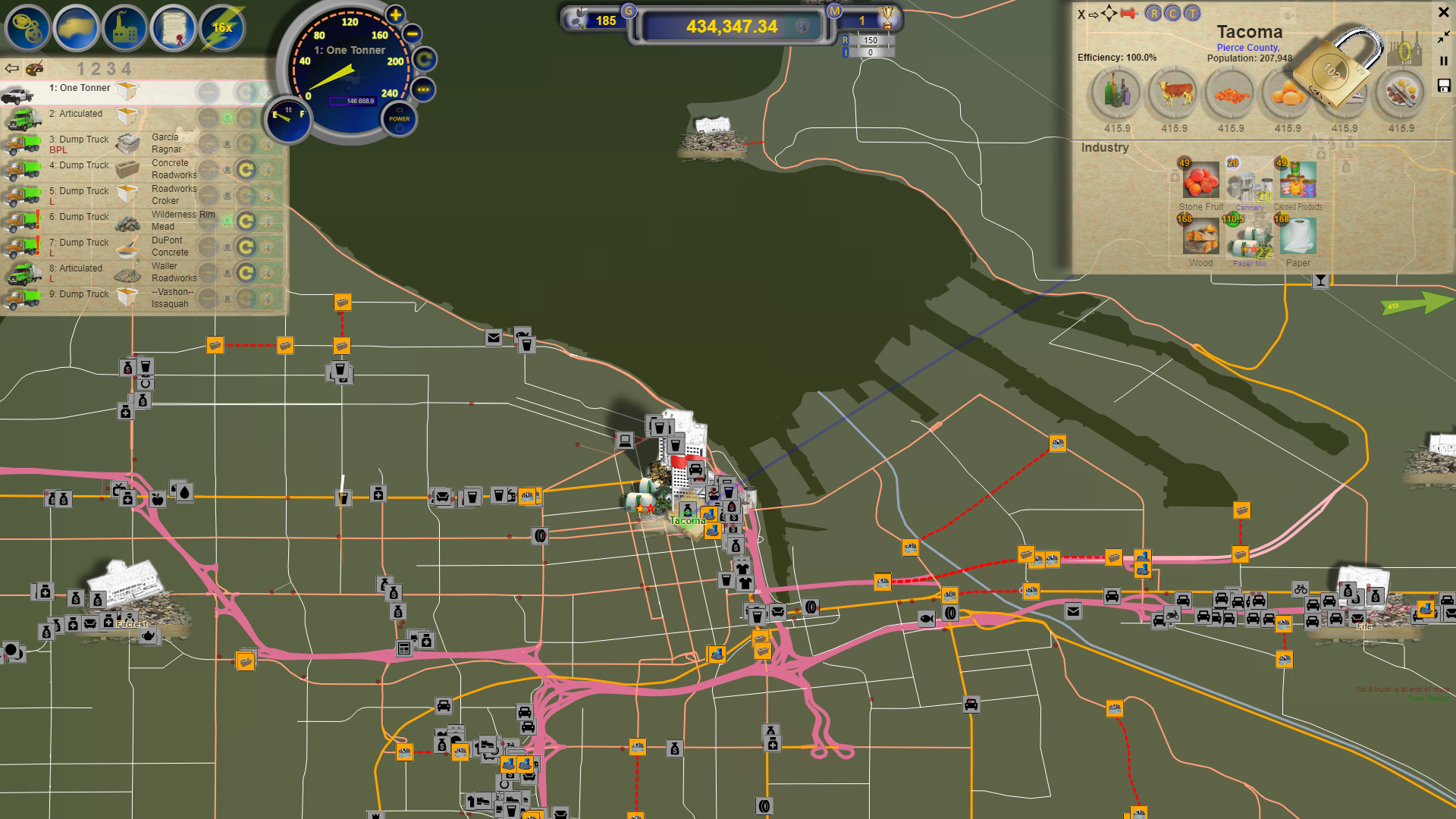Open the map overview panel
This screenshot has width=1456, height=819.
coord(76,28)
